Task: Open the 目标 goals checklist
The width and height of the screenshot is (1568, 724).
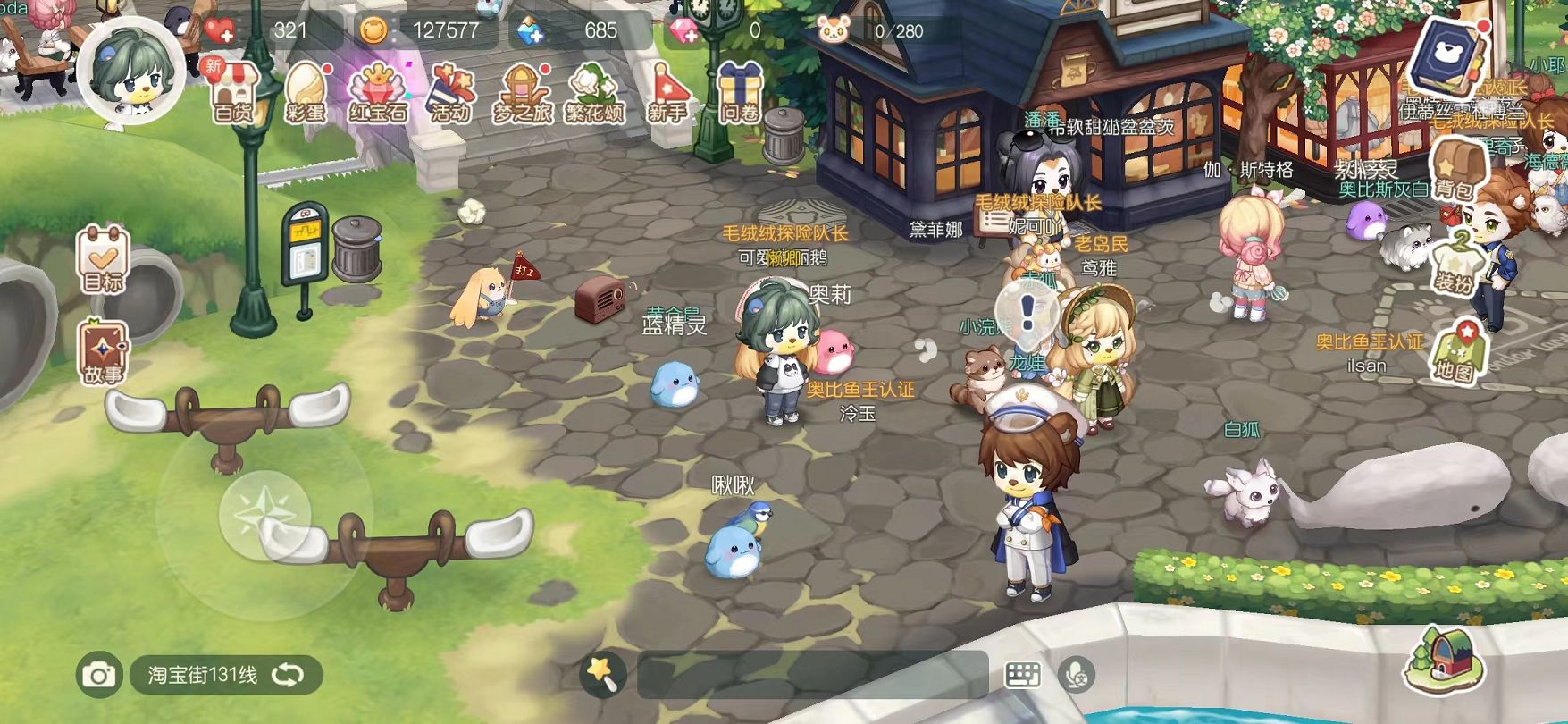Action: [103, 259]
